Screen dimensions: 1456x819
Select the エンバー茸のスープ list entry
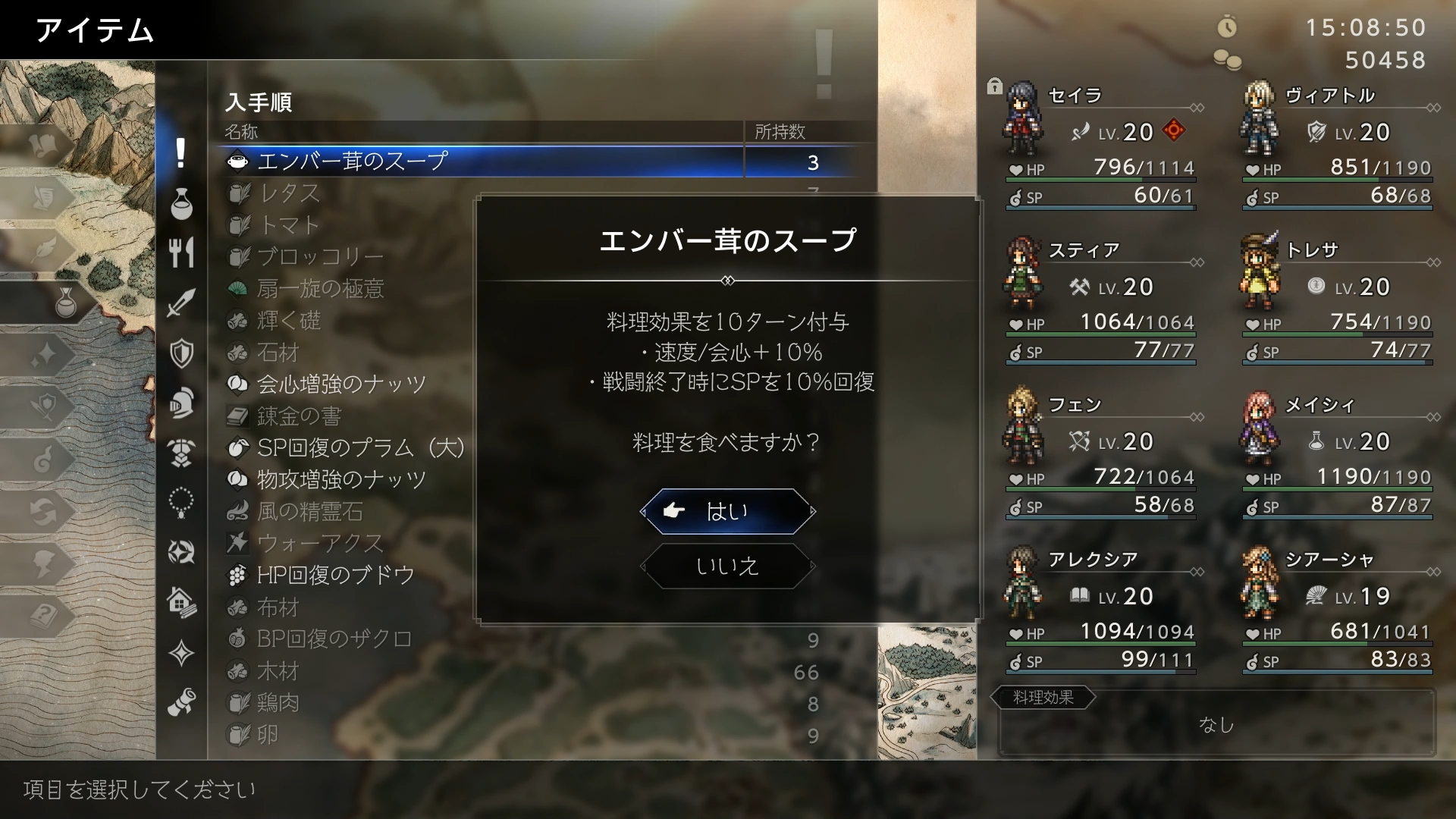(351, 161)
